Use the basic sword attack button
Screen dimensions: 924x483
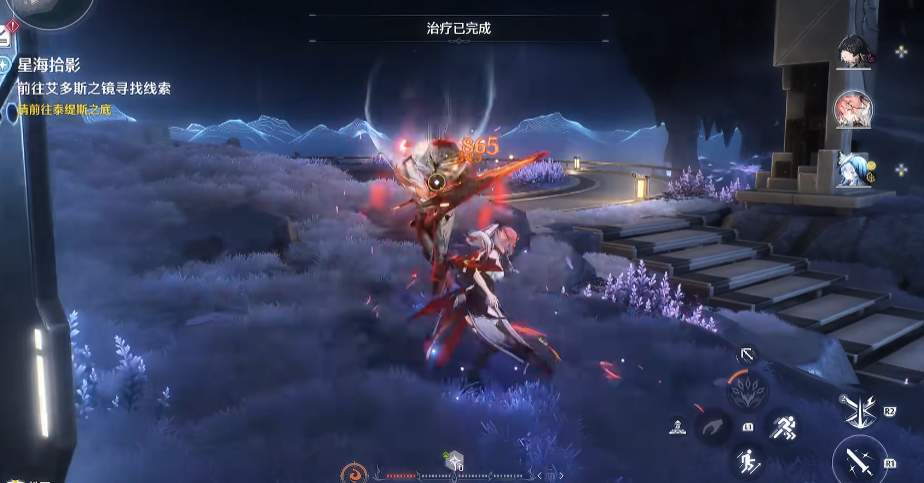[859, 461]
